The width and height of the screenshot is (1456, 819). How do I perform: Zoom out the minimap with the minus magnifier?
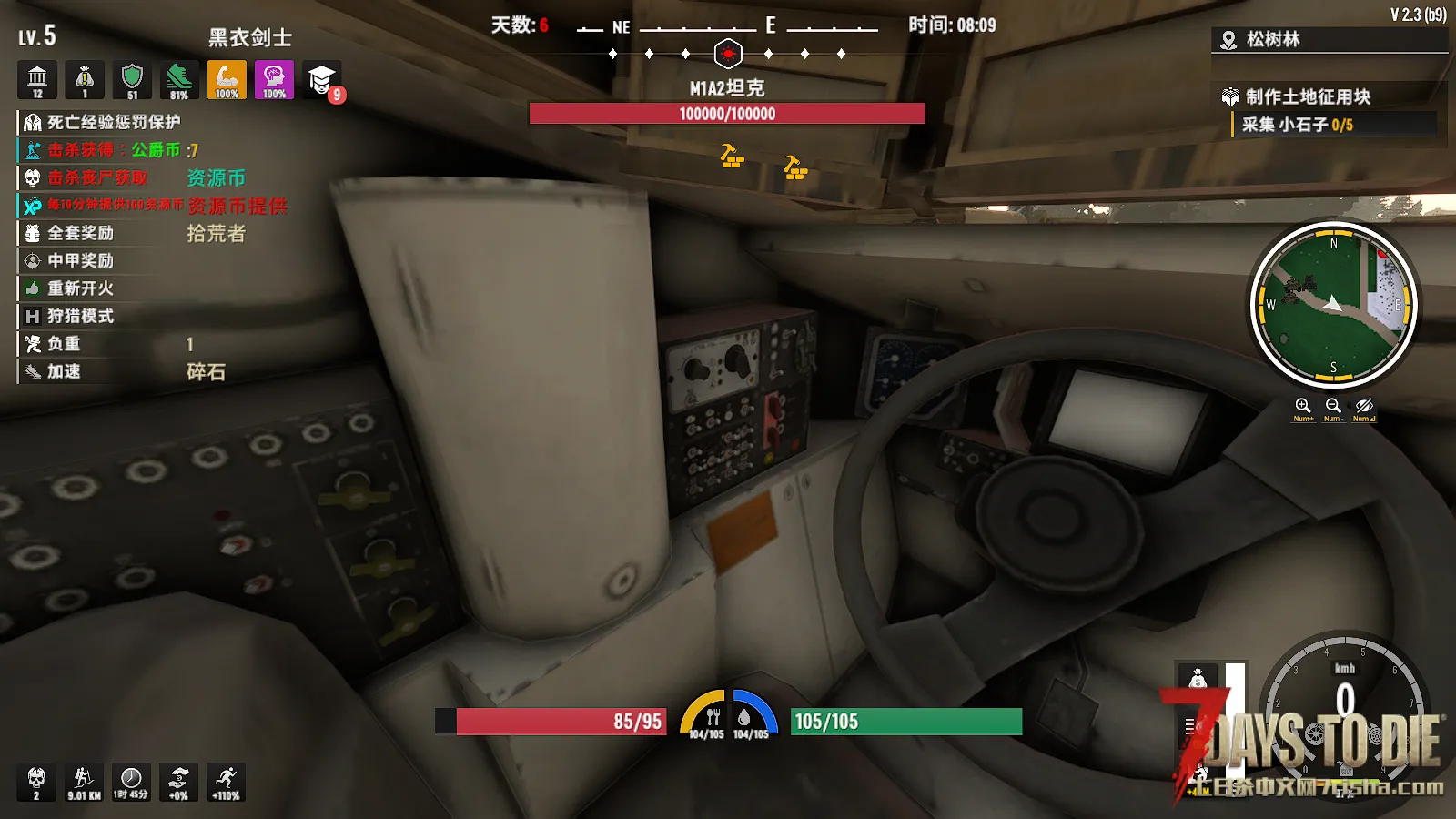pos(1333,406)
